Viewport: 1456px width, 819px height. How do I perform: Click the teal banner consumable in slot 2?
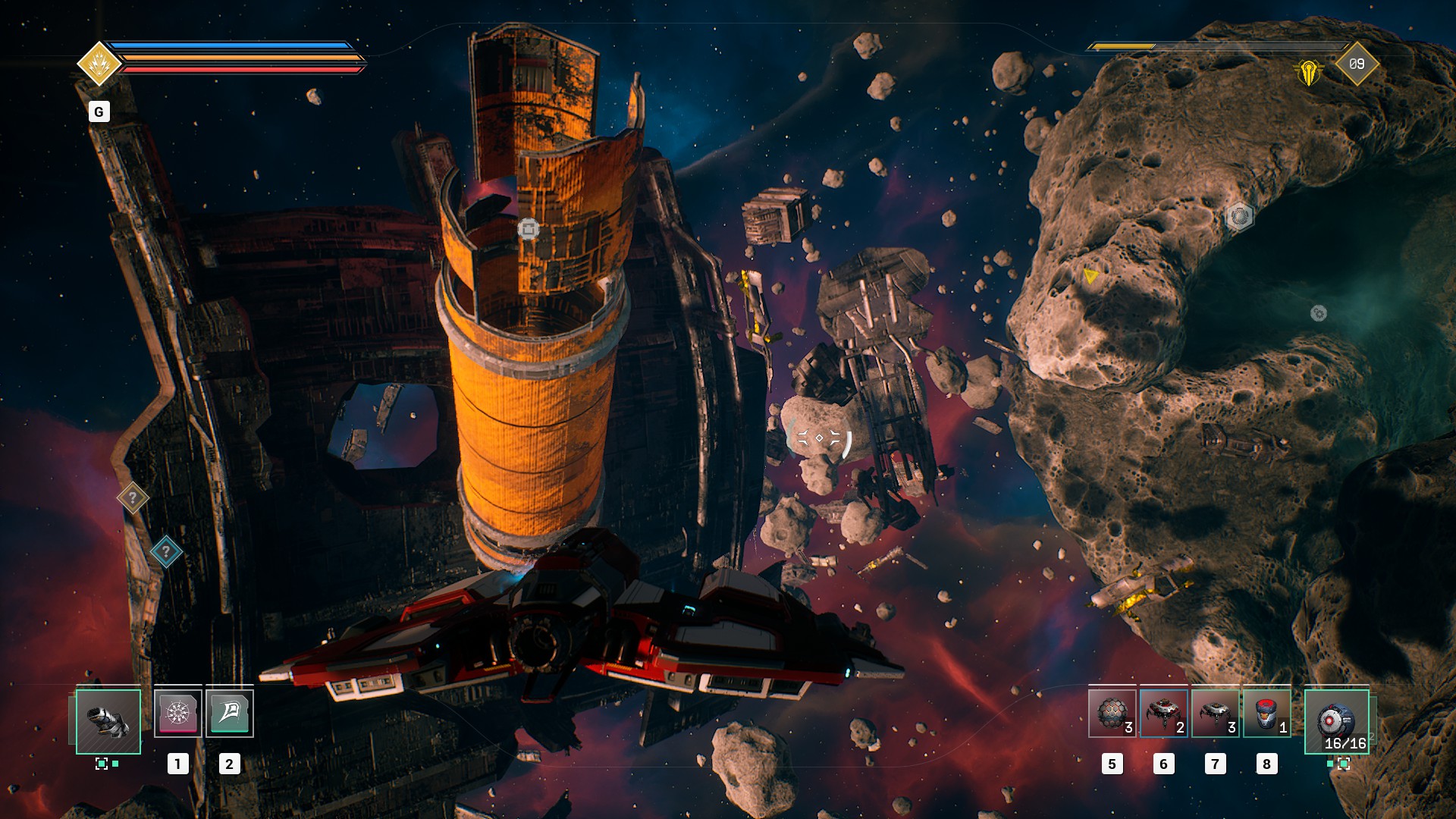[x=230, y=714]
